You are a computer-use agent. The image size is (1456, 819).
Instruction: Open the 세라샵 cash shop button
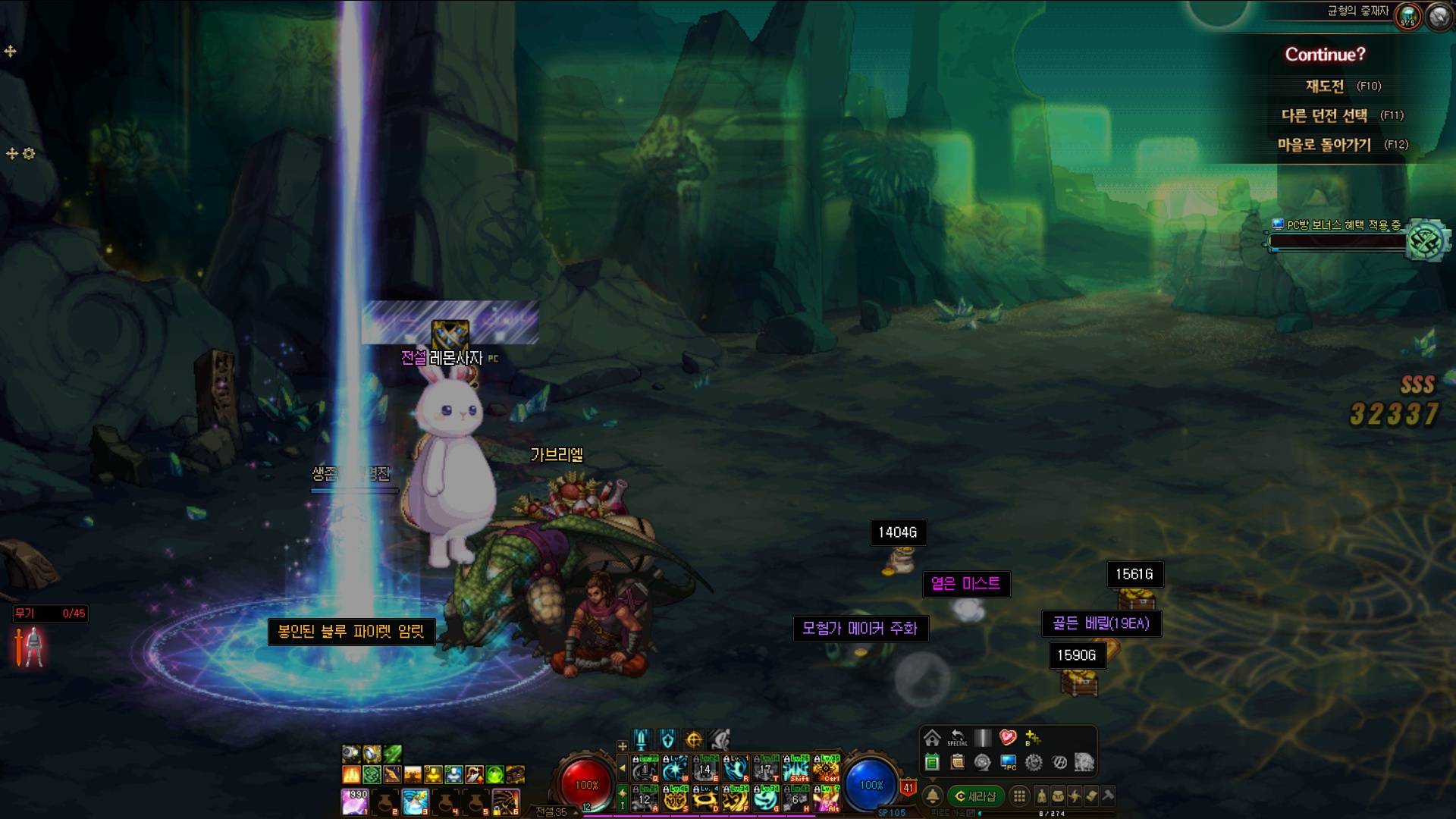(x=975, y=796)
